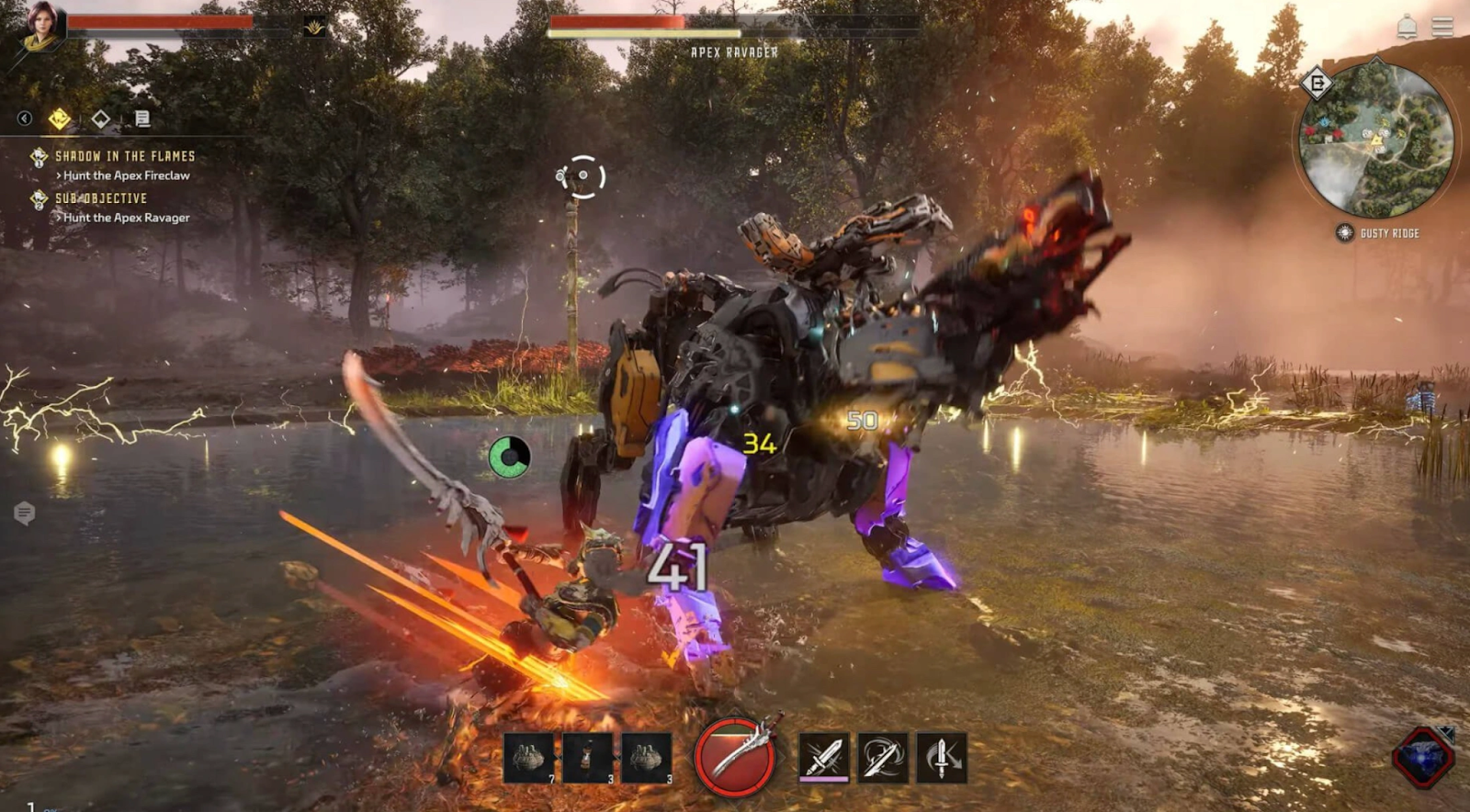Select the Gusty Ridge location icon
The height and width of the screenshot is (812, 1470).
click(1344, 233)
